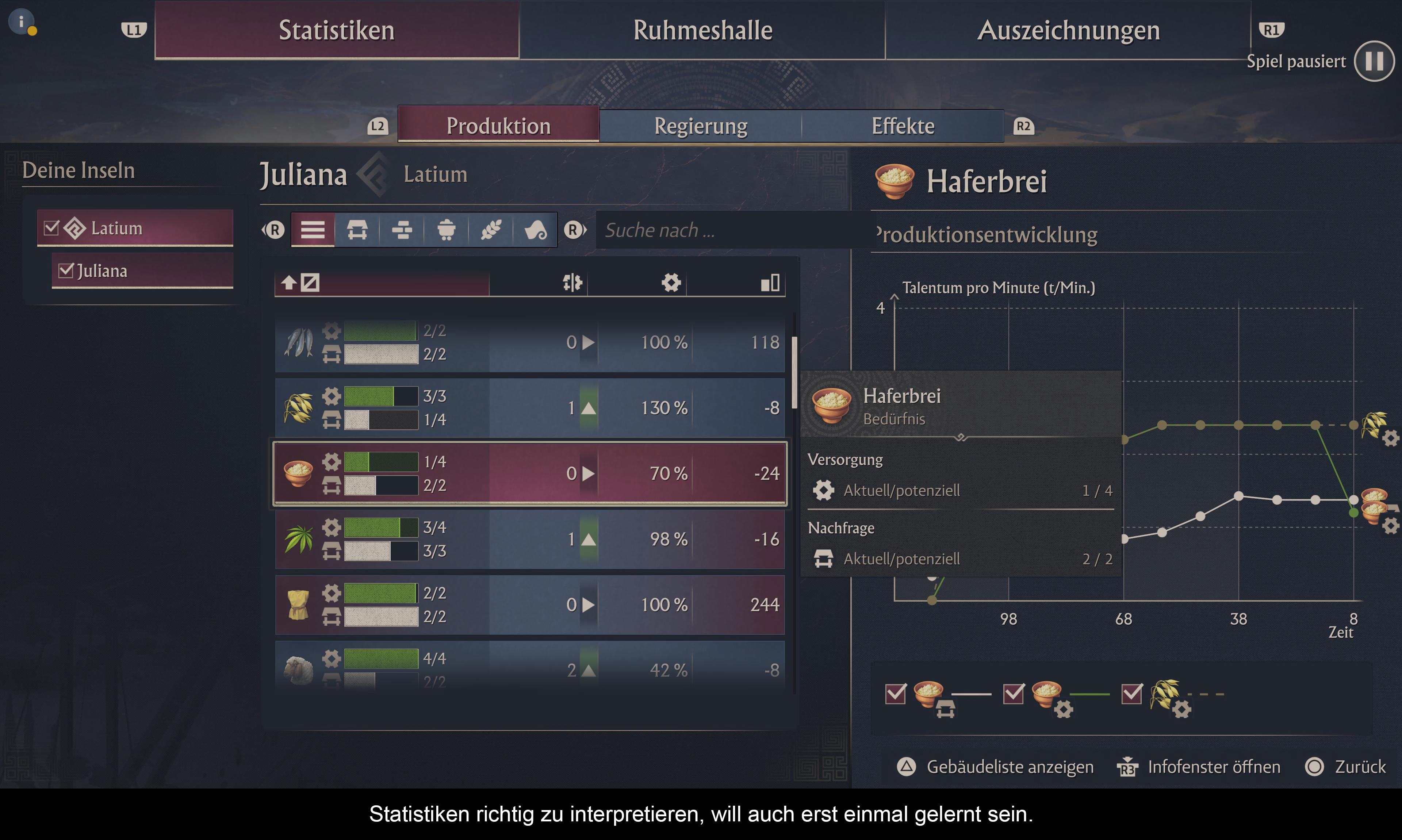
Task: Toggle the Haferbrei demand line checkbox
Action: 896,694
